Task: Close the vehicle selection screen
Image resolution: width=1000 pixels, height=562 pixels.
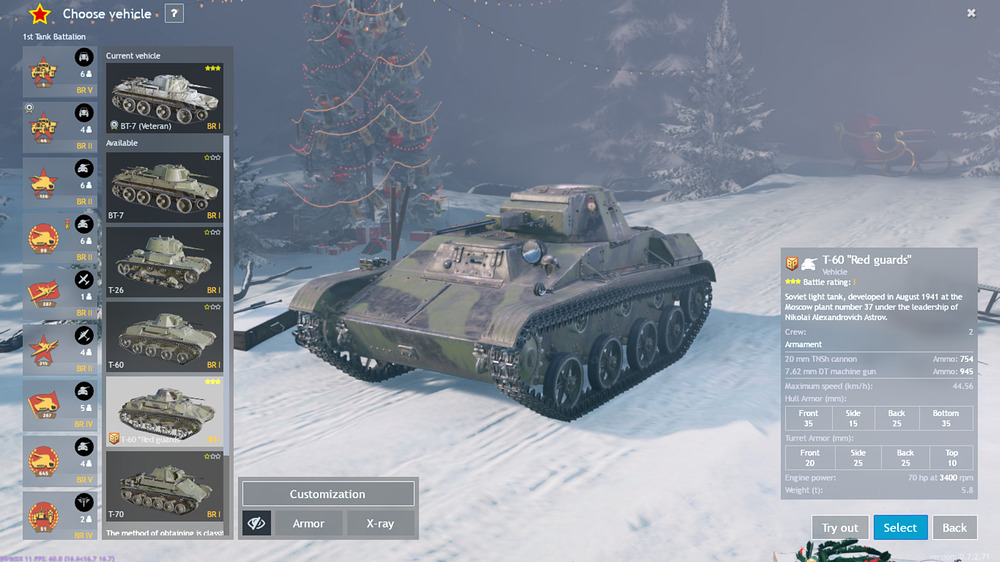Action: (971, 13)
